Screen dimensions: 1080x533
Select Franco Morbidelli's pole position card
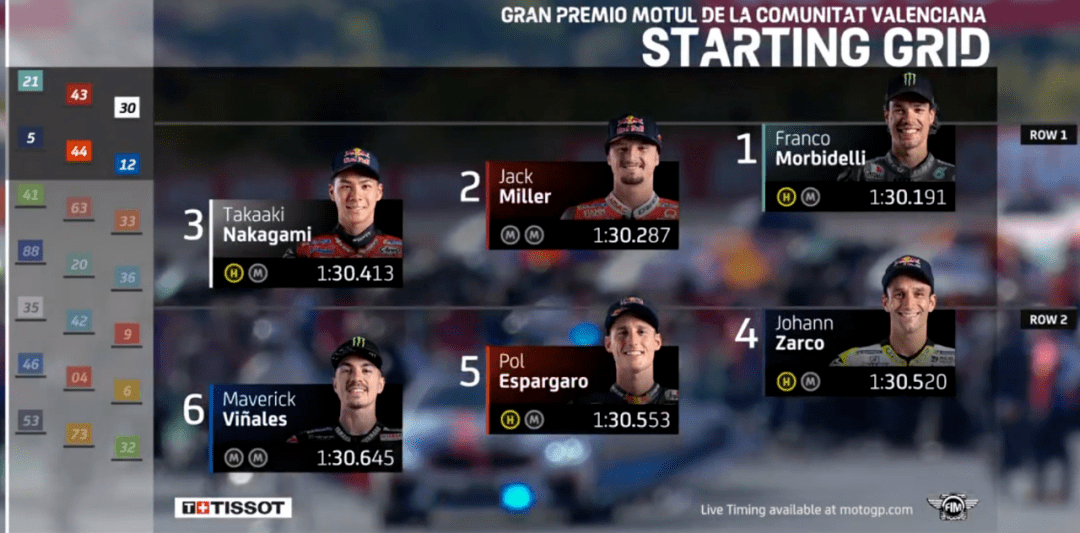click(x=858, y=168)
